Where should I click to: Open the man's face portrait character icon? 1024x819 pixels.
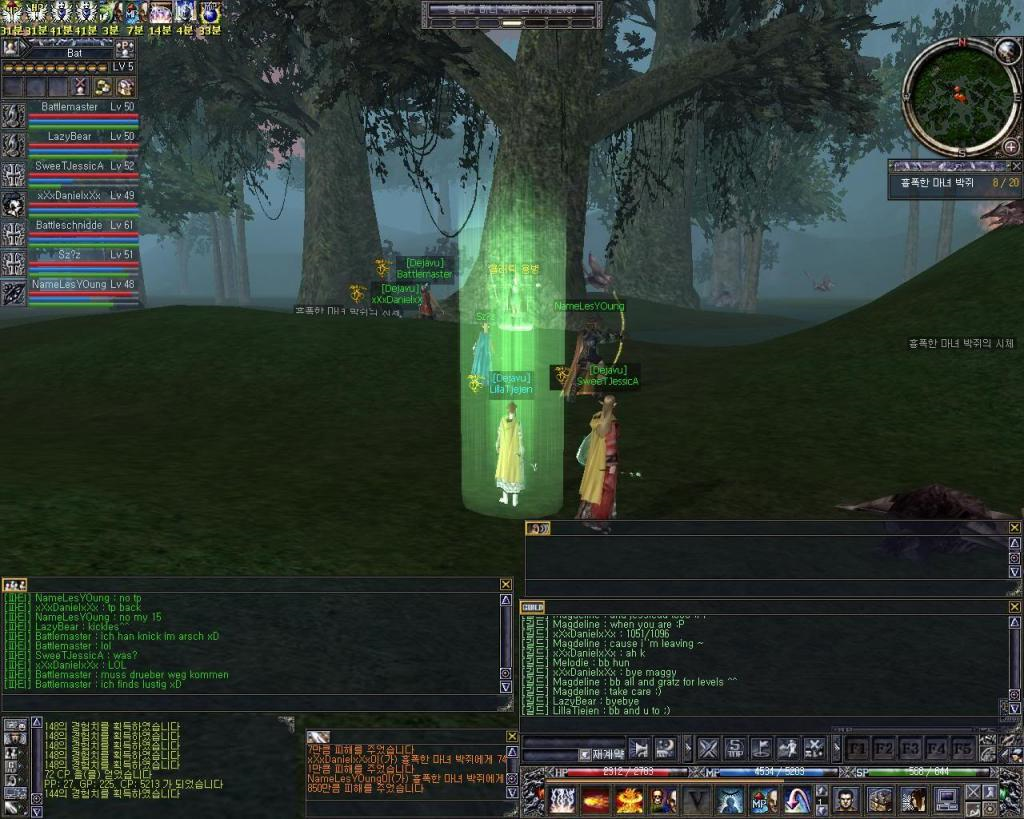point(847,800)
